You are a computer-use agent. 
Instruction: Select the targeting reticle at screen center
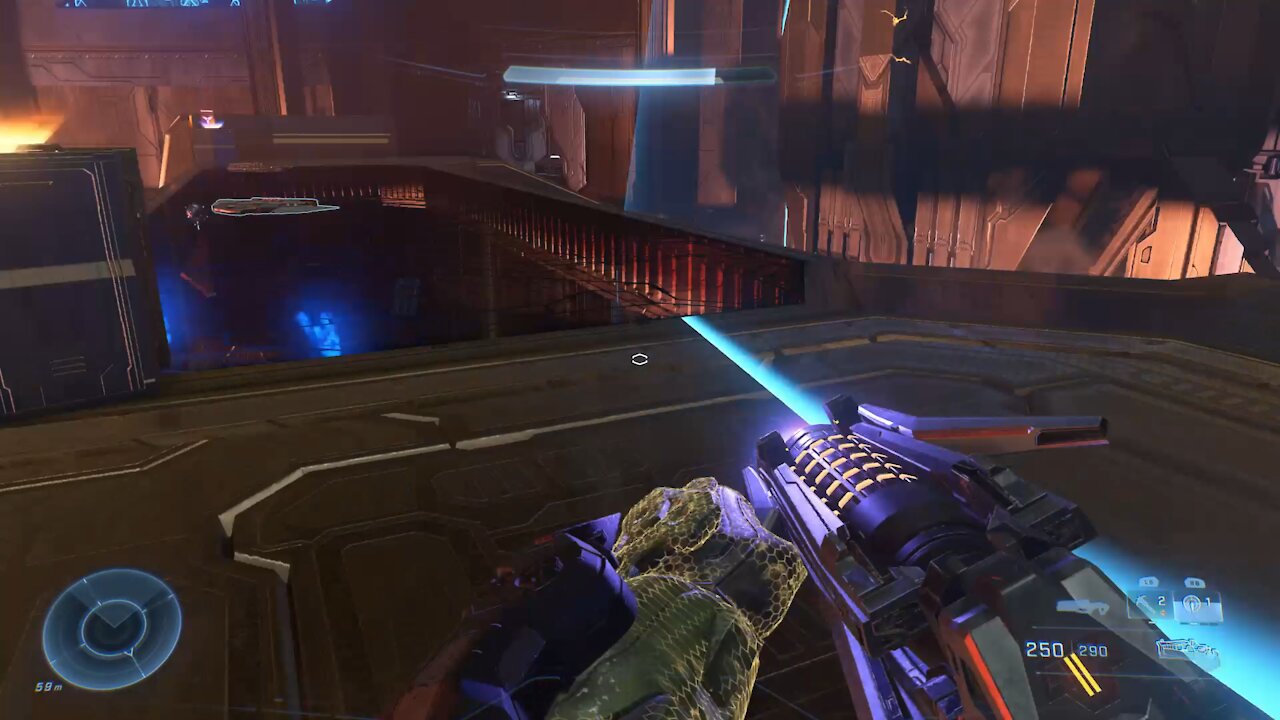point(641,358)
